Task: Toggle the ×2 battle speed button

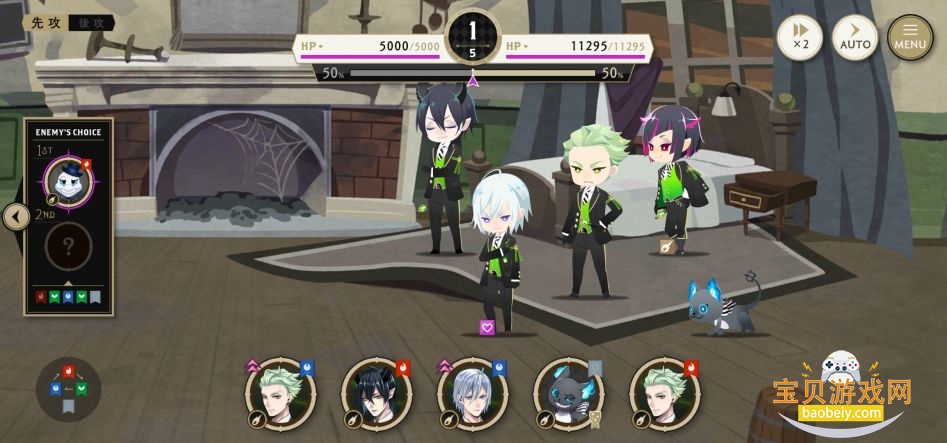Action: click(x=799, y=37)
